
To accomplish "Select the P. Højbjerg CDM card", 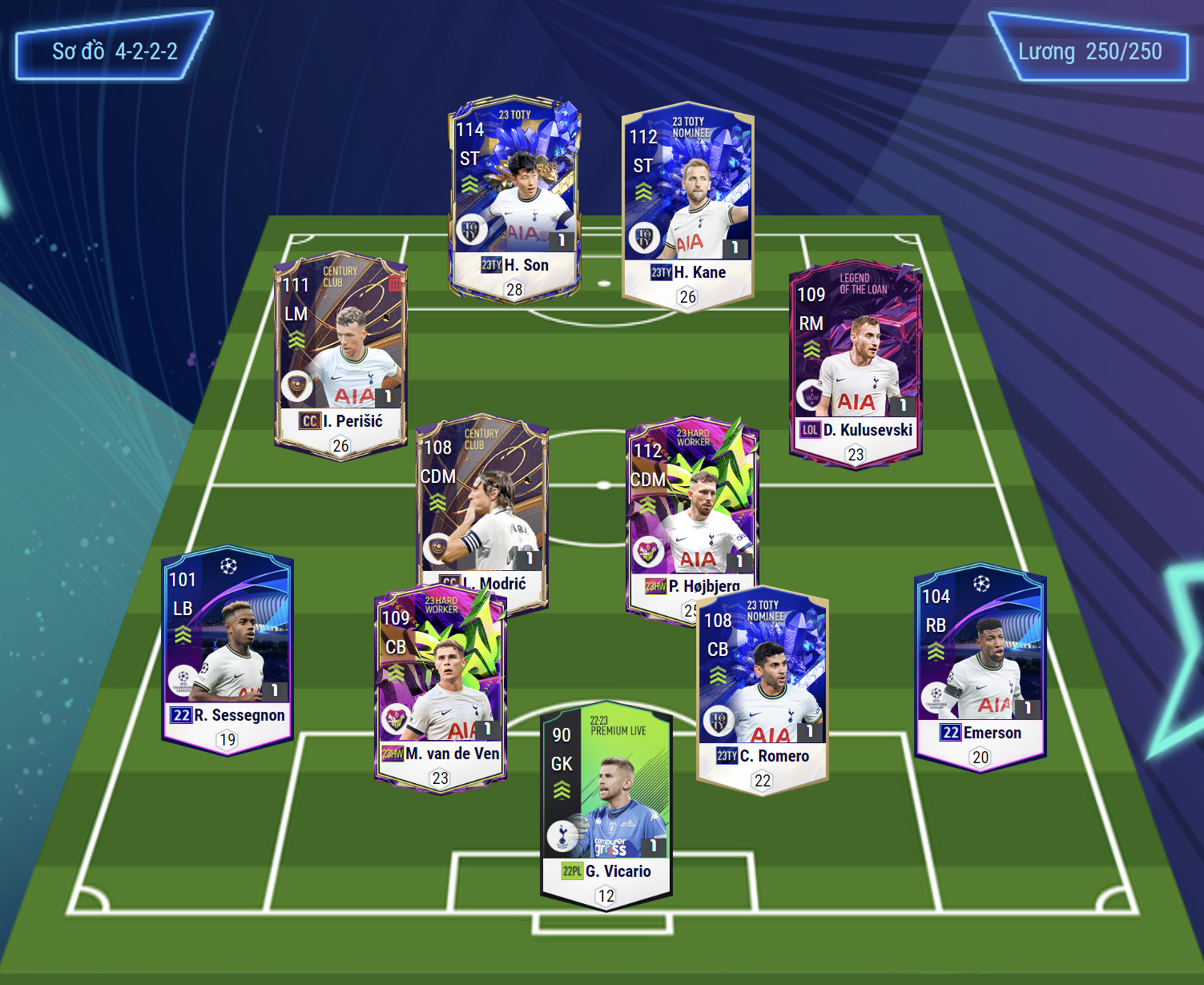I will point(693,513).
